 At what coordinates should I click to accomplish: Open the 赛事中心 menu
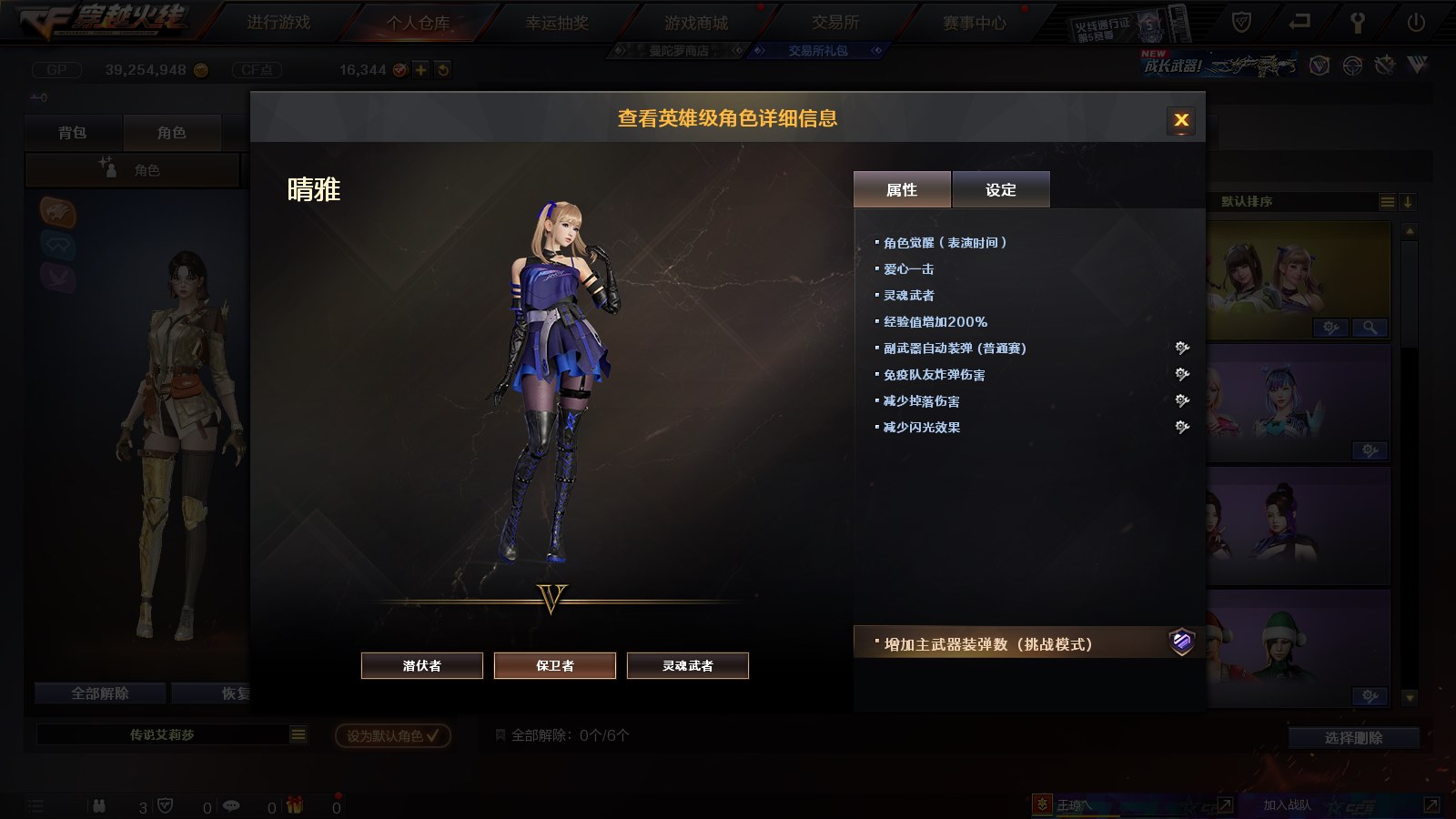click(975, 23)
